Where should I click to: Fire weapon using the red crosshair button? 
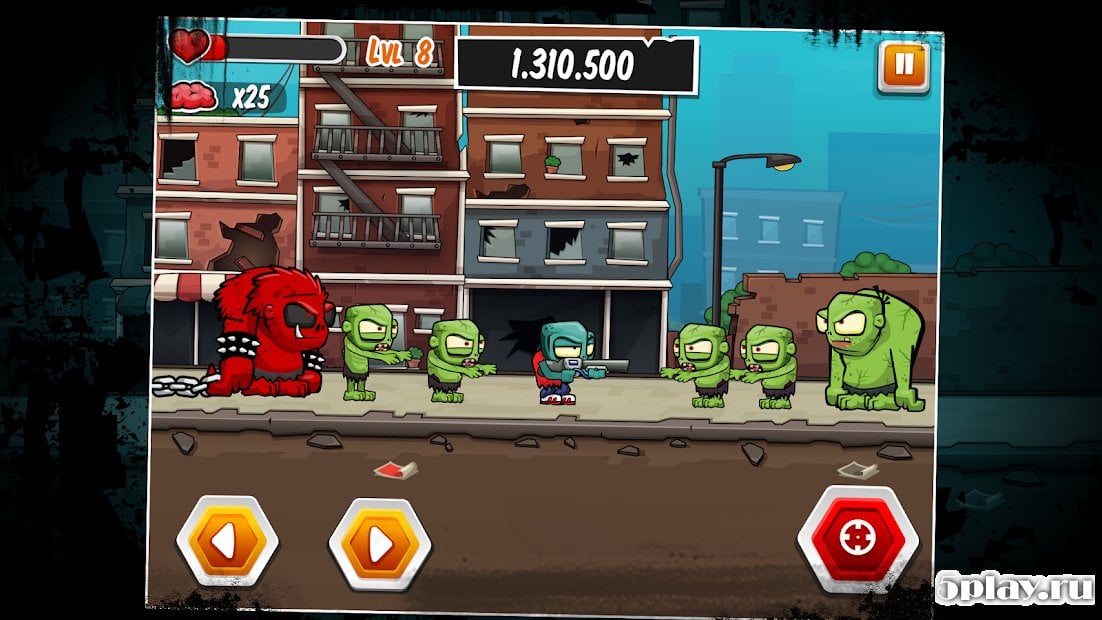(857, 539)
